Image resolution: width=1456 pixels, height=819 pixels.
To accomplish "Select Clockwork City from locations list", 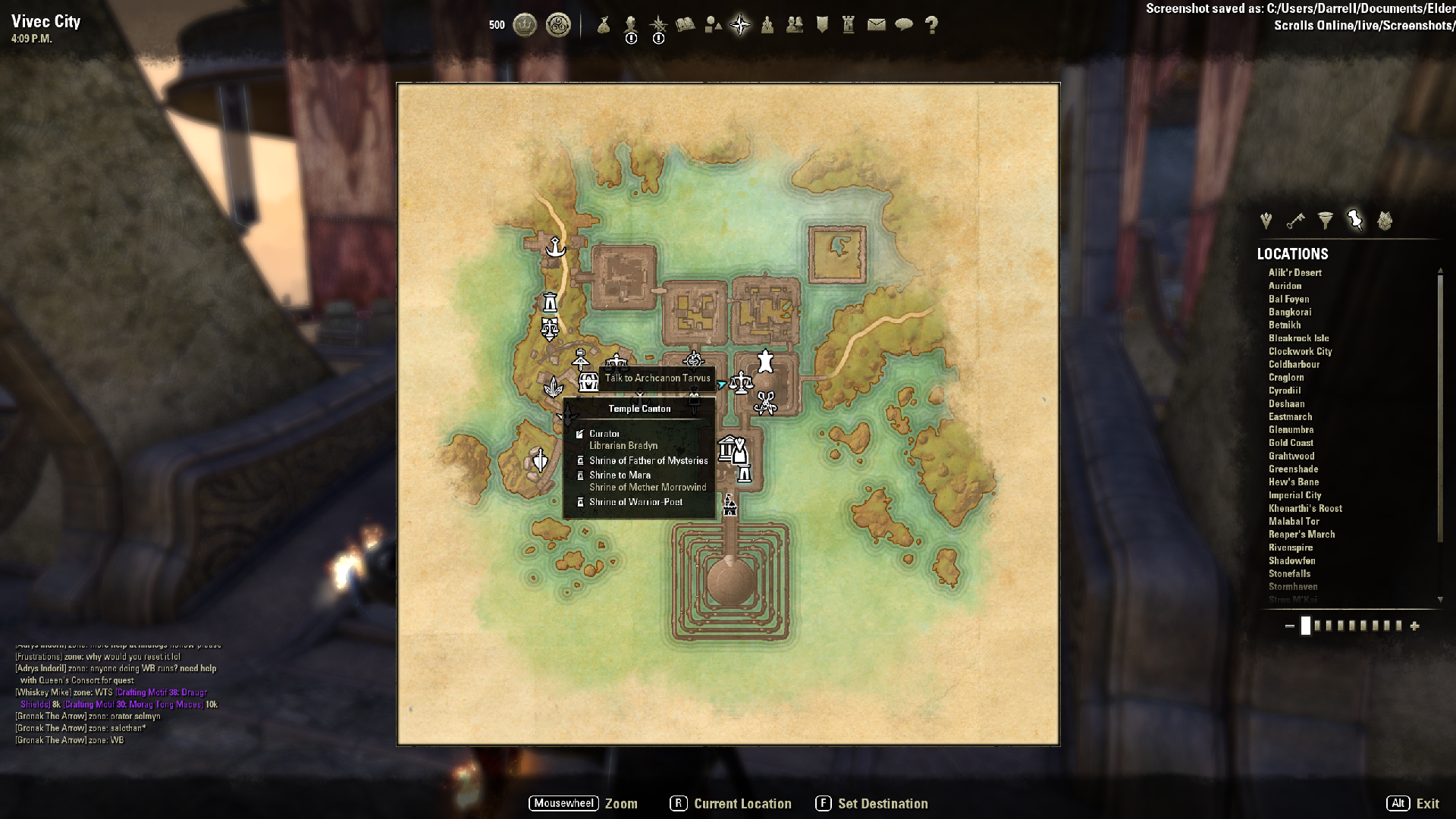I will (1300, 352).
